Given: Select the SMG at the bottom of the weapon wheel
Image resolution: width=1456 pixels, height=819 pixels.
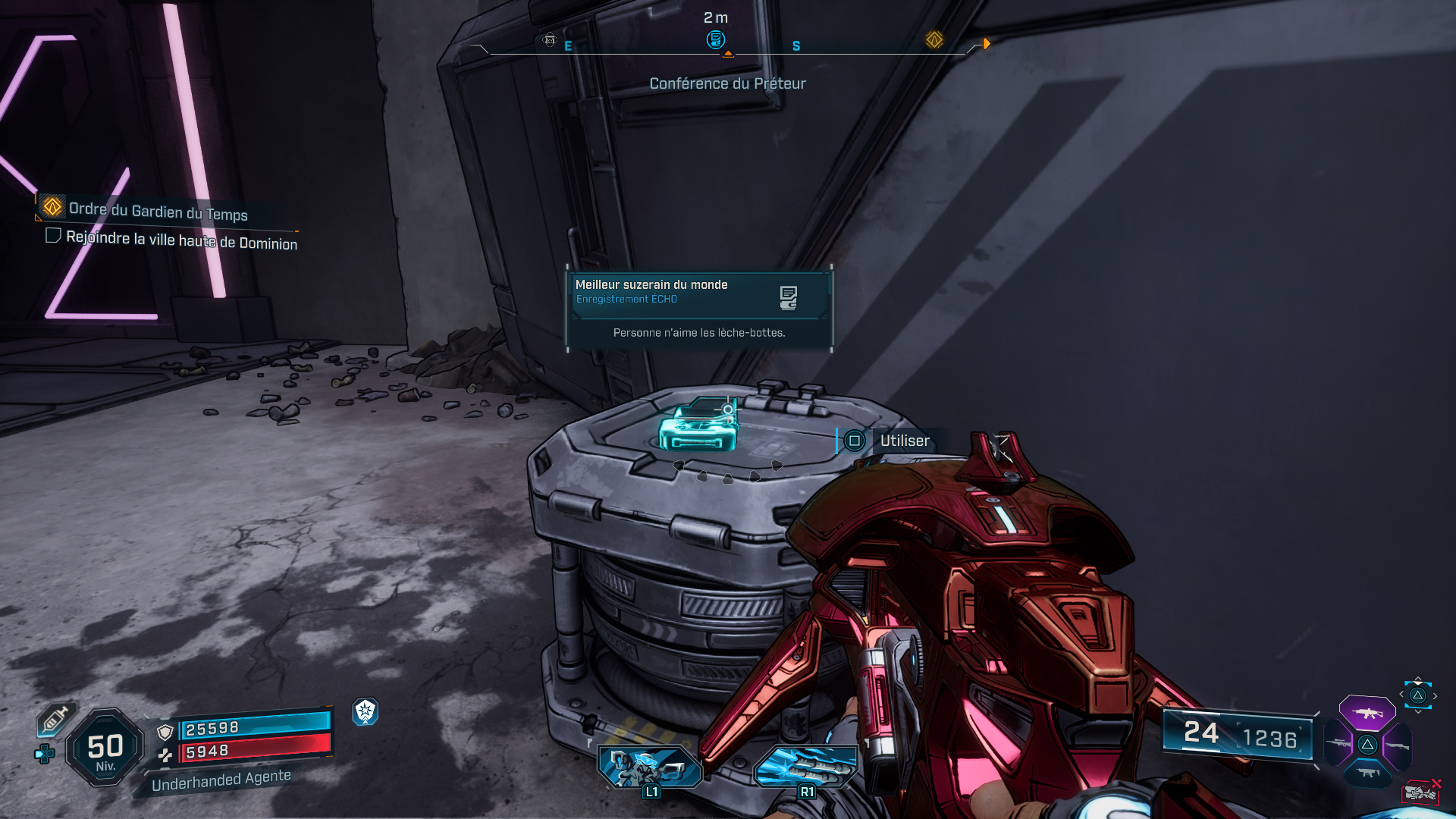Looking at the screenshot, I should pyautogui.click(x=1367, y=772).
